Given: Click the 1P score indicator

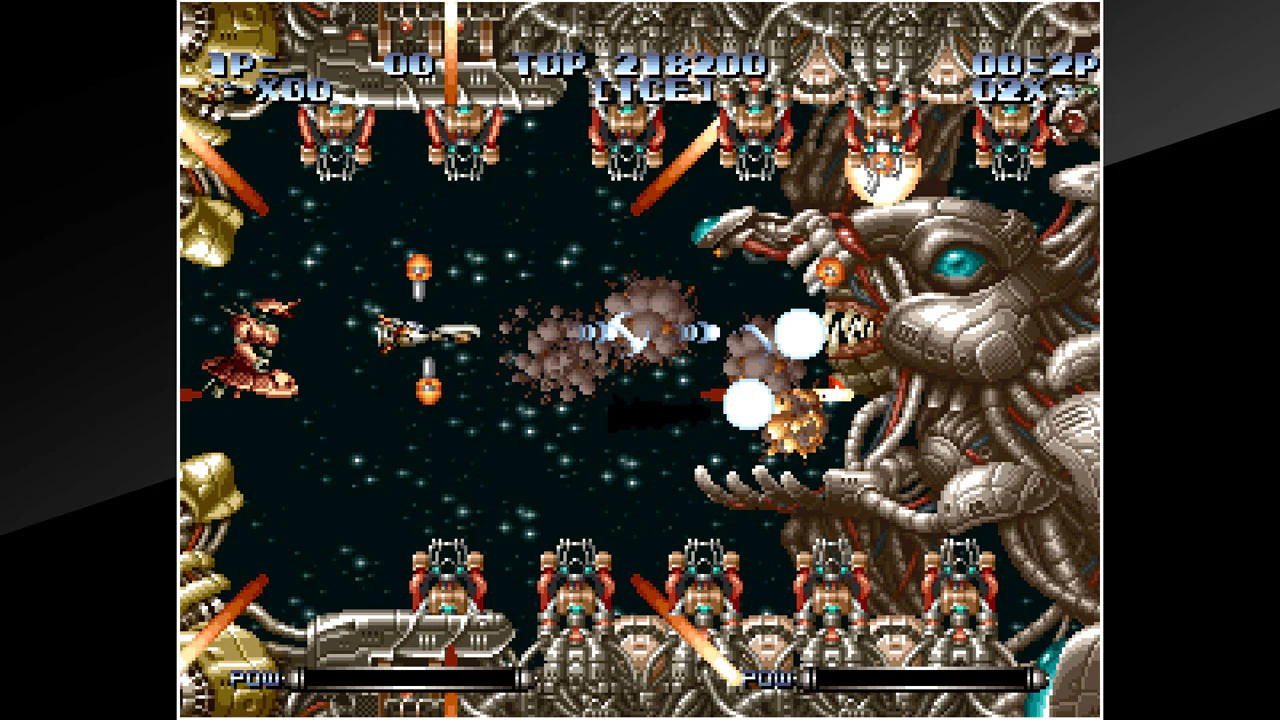Looking at the screenshot, I should click(x=232, y=62).
